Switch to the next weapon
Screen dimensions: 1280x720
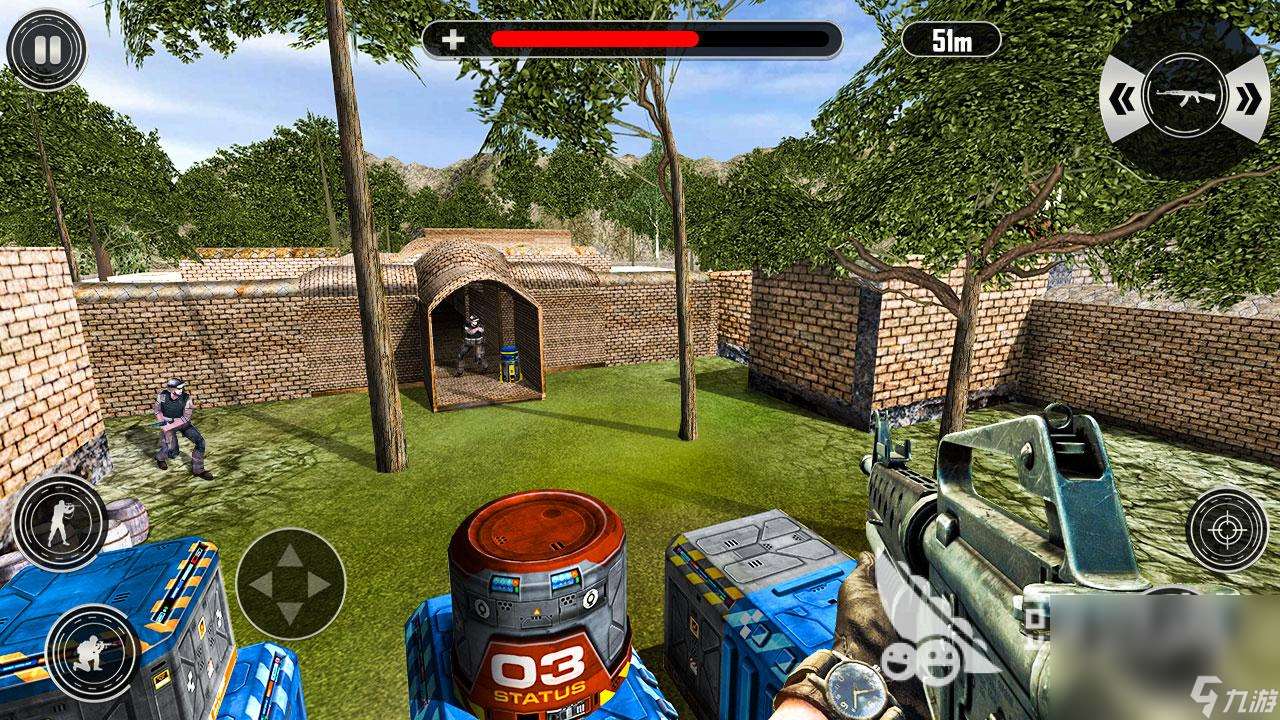pos(1248,98)
